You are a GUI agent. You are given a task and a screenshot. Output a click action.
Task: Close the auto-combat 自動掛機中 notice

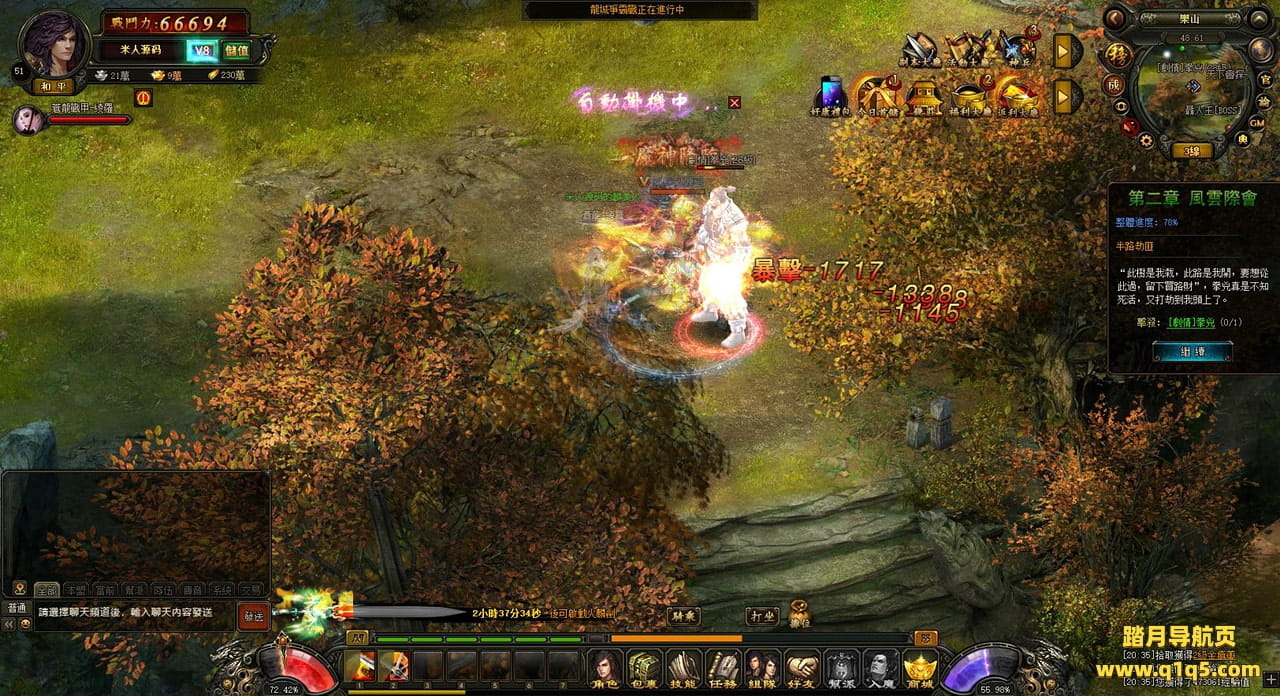735,102
